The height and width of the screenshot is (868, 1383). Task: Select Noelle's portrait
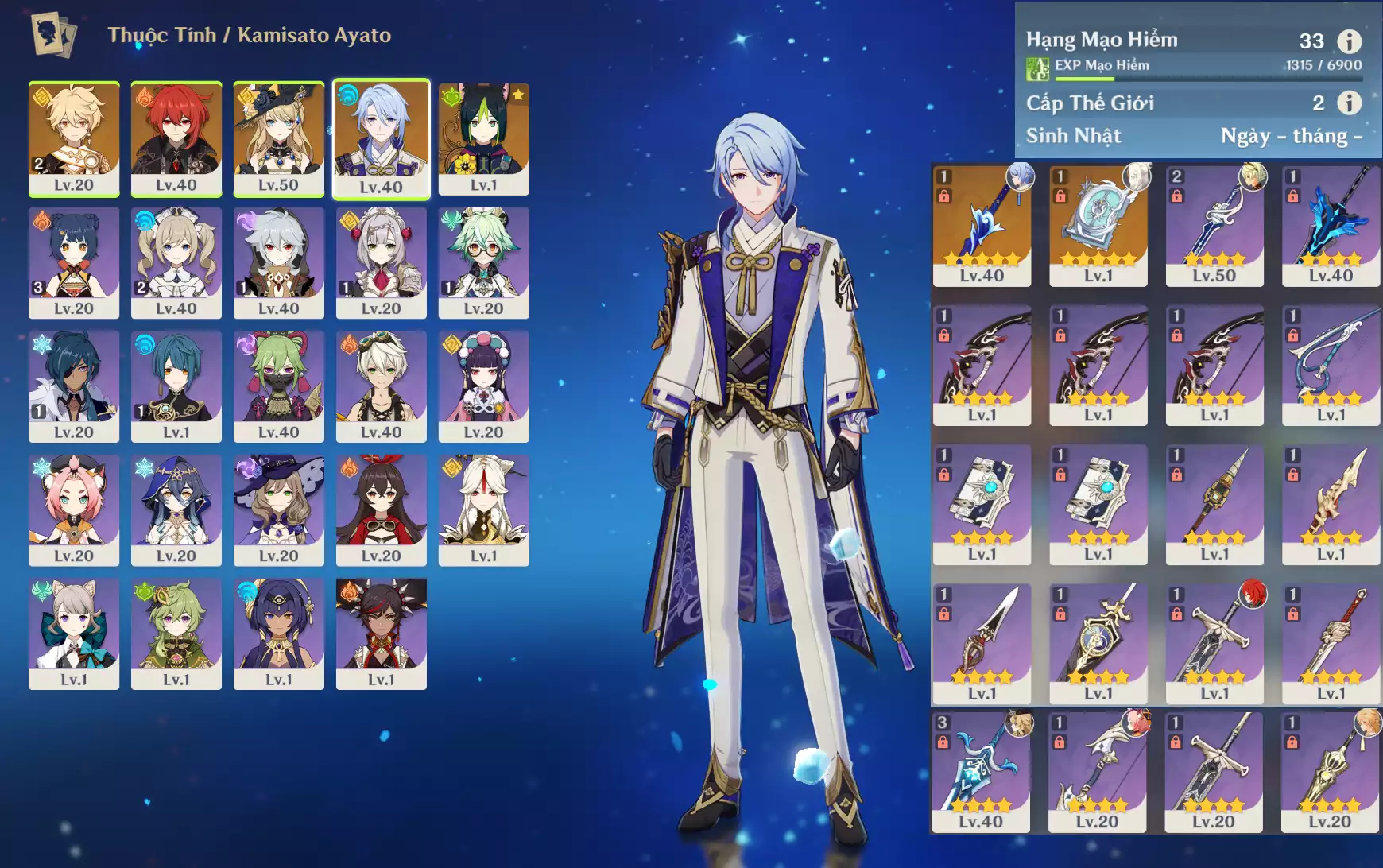pos(381,262)
